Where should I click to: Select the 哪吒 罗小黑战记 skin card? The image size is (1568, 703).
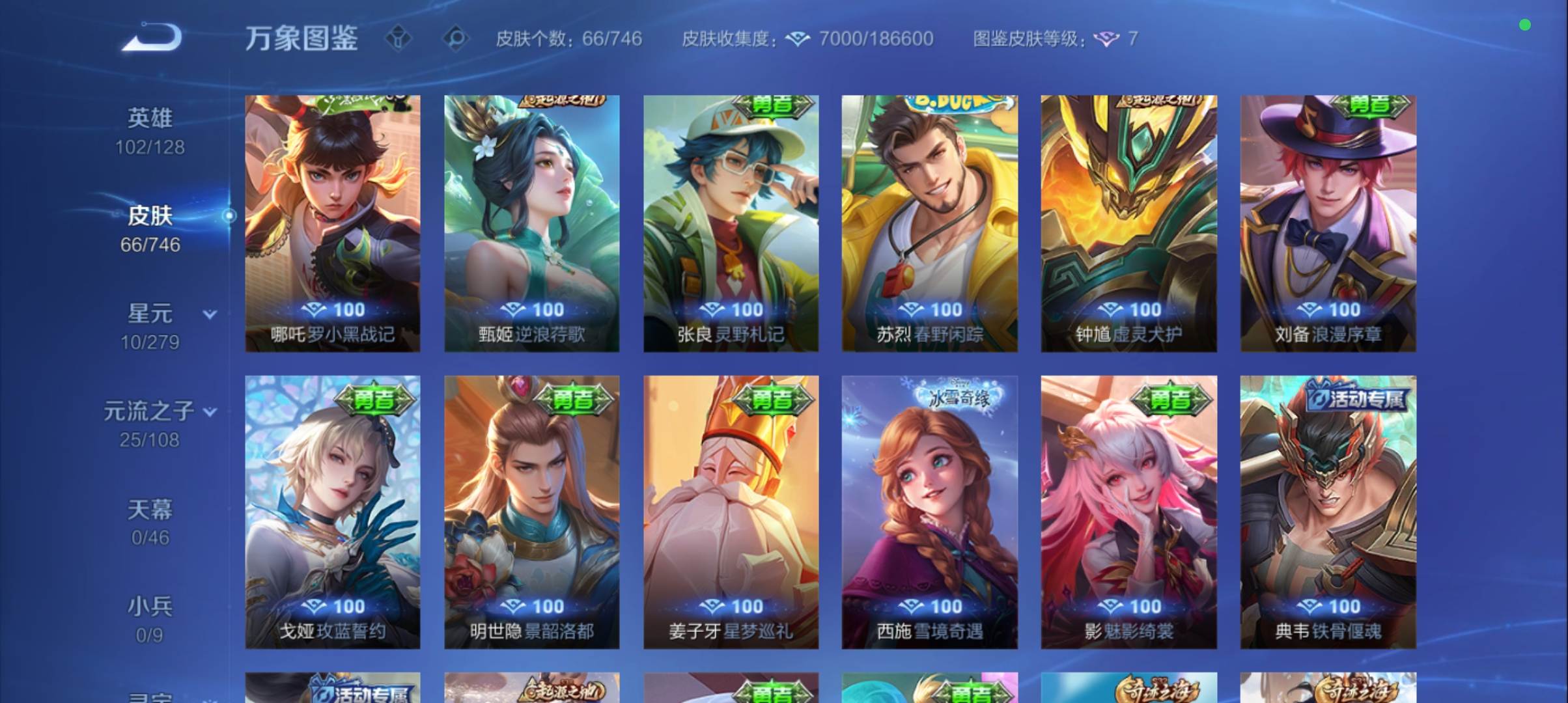pos(333,225)
